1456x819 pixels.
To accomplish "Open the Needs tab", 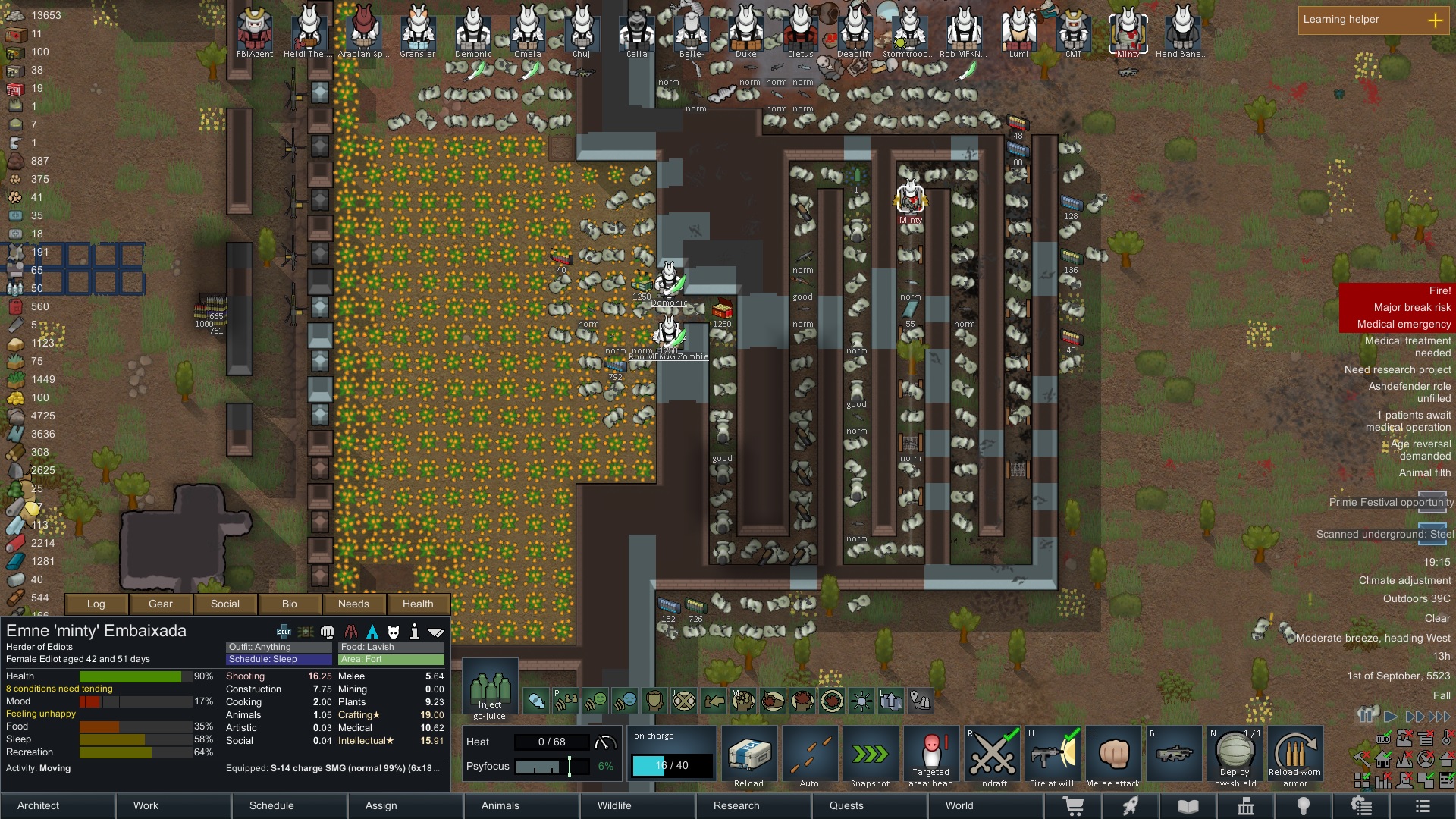I will tap(353, 604).
